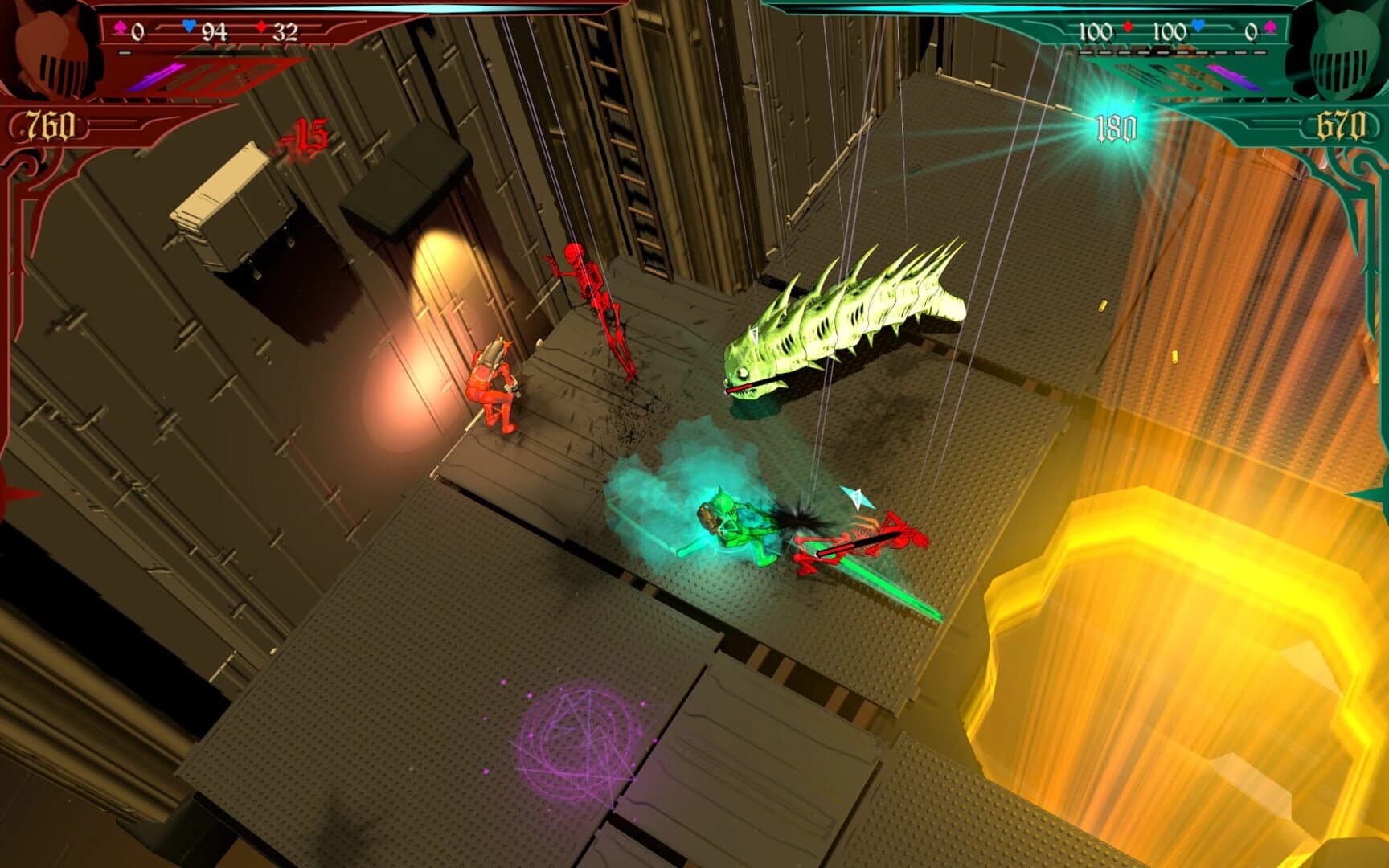Expand the red score panel showing 760
Screen dimensions: 1389x868
(50, 125)
